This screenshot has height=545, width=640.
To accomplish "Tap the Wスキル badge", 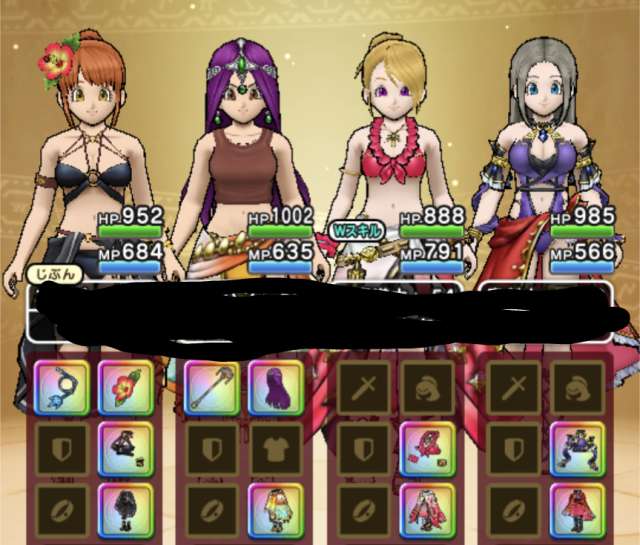I will 358,228.
